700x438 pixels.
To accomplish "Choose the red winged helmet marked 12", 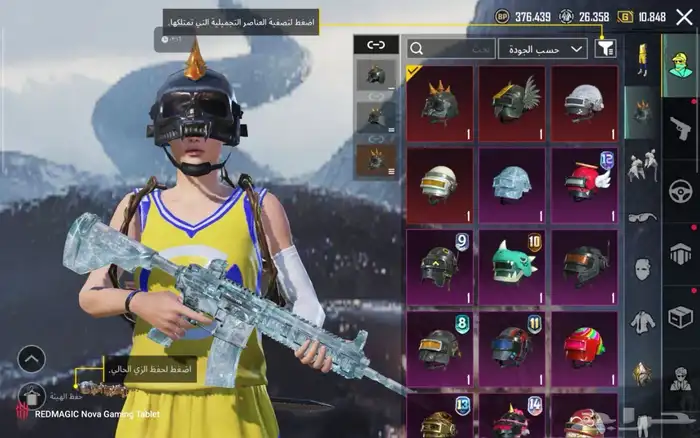I will 584,185.
